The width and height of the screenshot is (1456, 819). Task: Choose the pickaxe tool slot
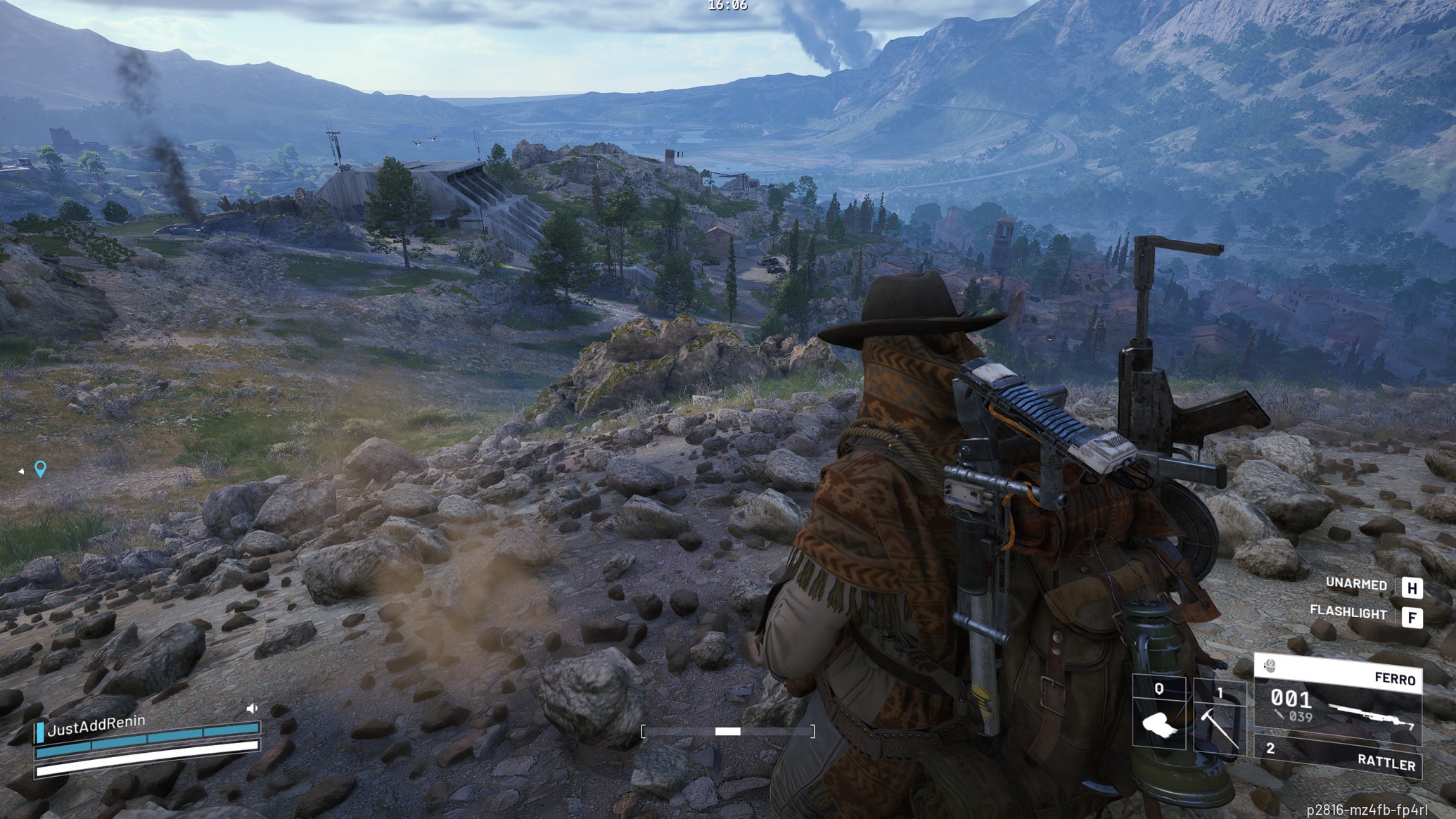coord(1219,719)
